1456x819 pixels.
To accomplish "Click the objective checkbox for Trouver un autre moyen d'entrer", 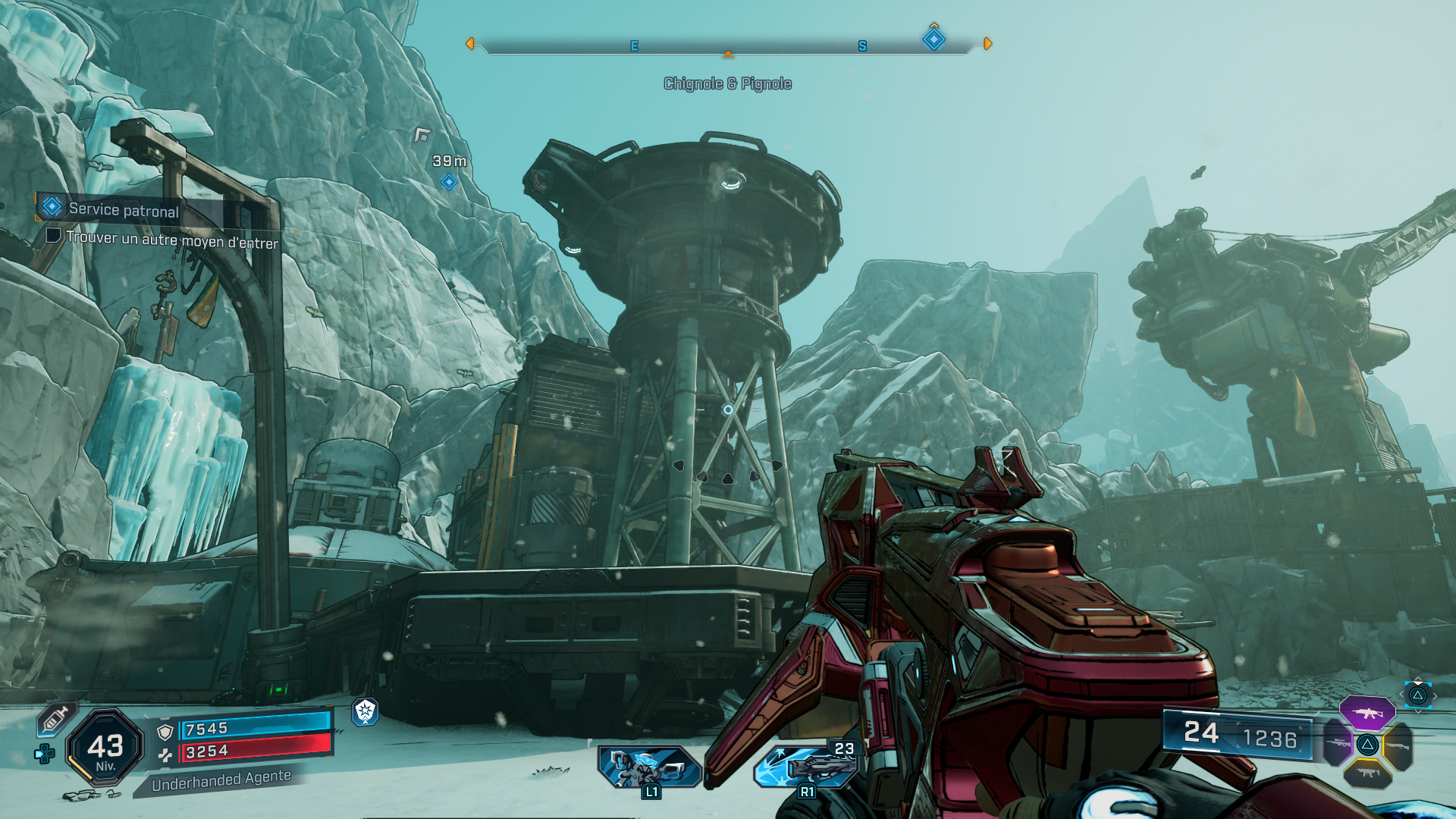I will (53, 235).
